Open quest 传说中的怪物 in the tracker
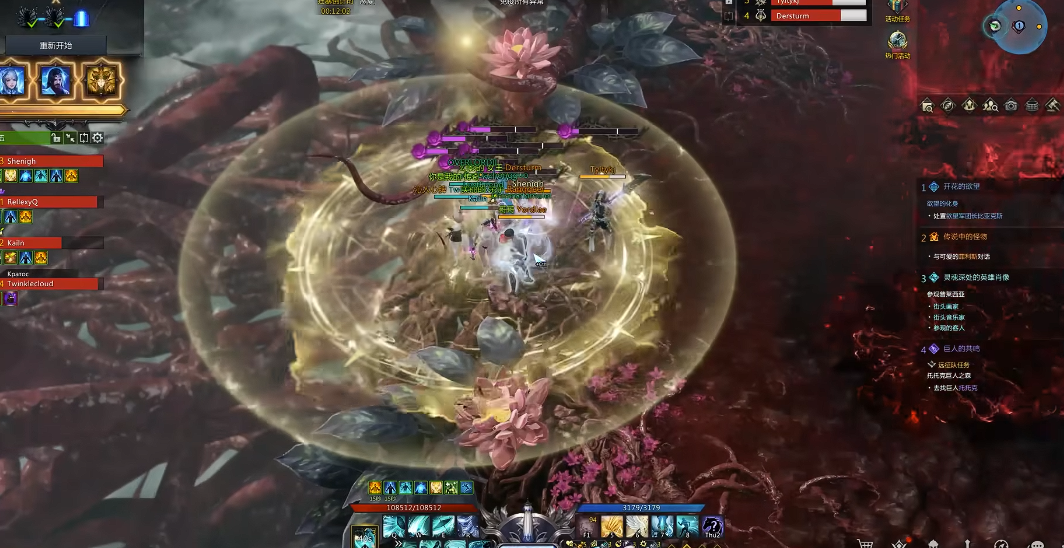The width and height of the screenshot is (1064, 548). pos(965,237)
